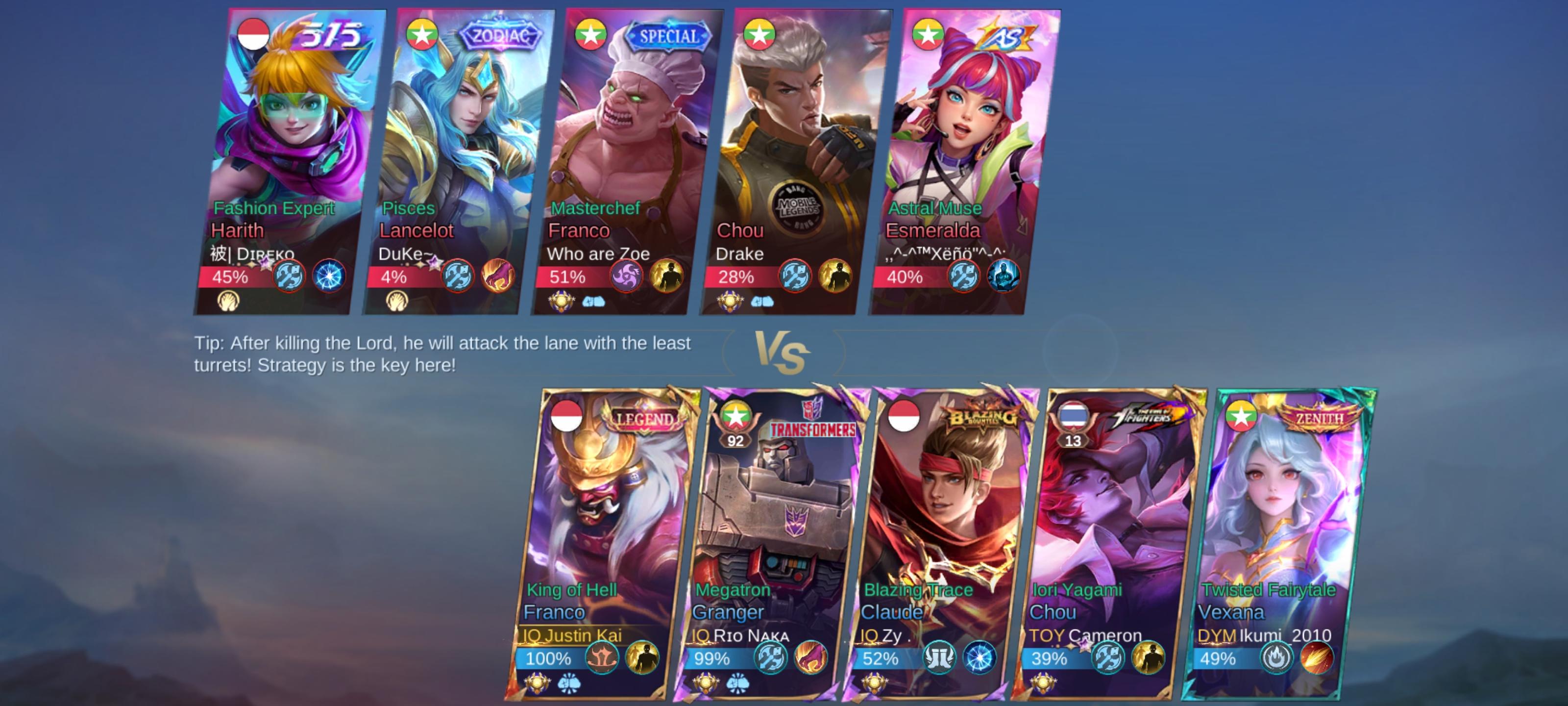The image size is (1568, 706).
Task: Click the clapping hands icon under Harith's portrait
Action: (229, 301)
